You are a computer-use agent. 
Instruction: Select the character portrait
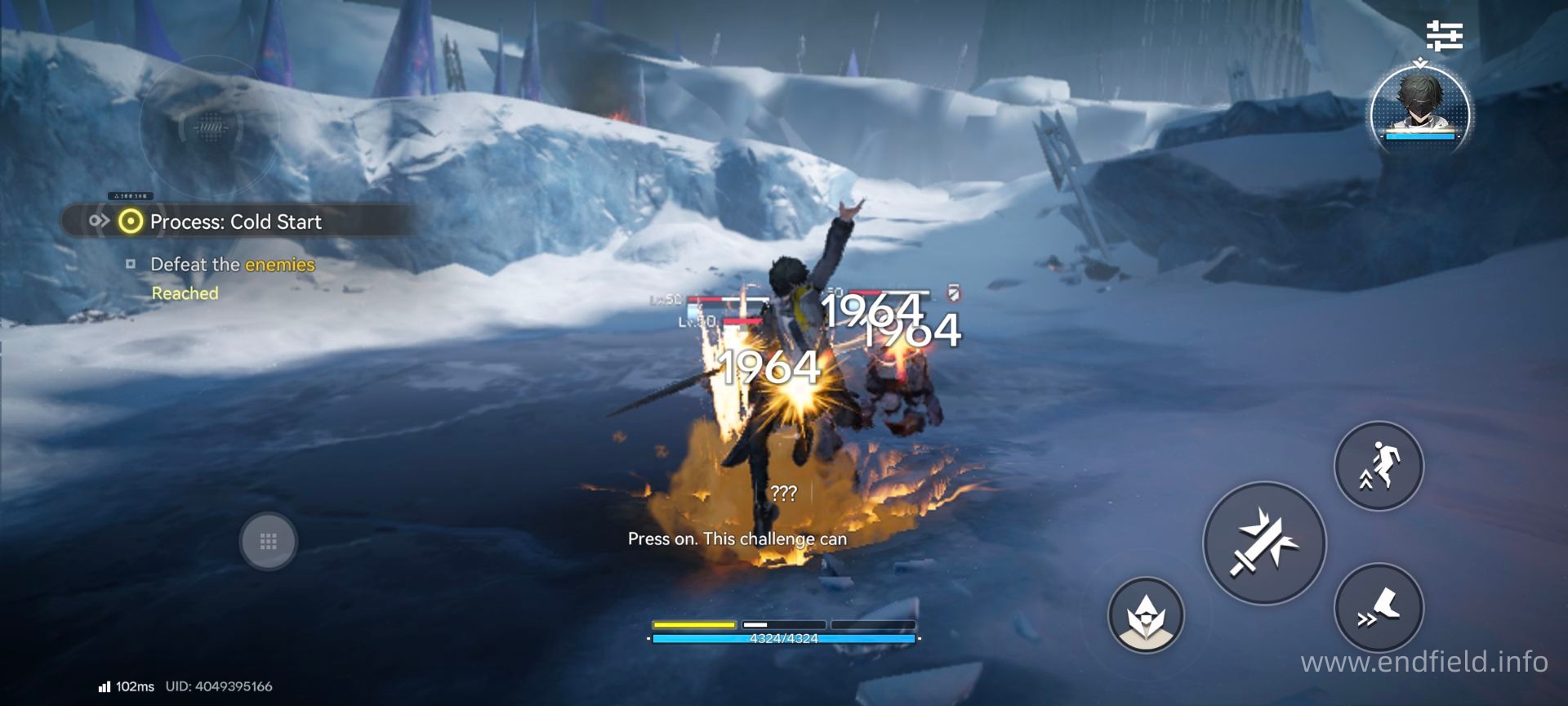[1420, 108]
